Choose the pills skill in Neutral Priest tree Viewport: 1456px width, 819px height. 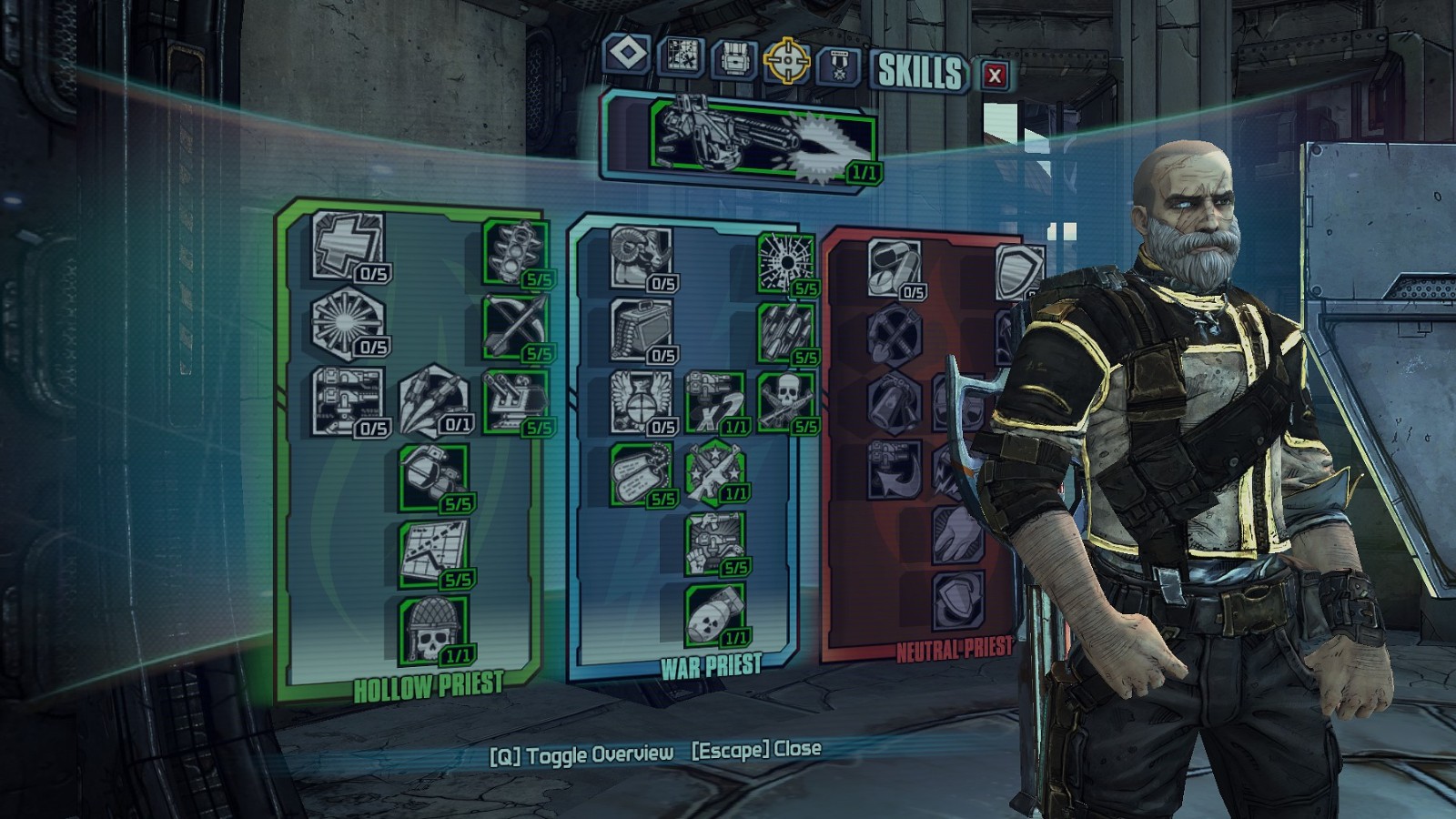tap(894, 266)
